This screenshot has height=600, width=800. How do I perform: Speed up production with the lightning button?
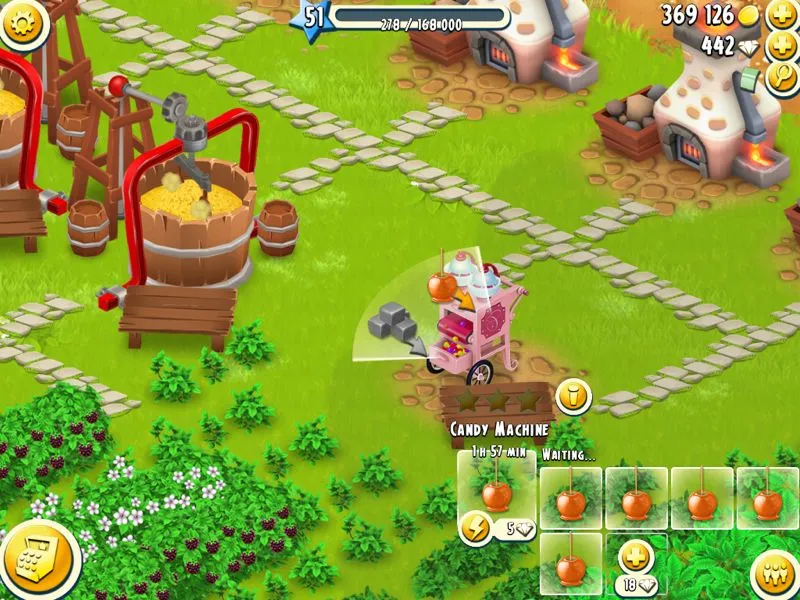(x=476, y=527)
